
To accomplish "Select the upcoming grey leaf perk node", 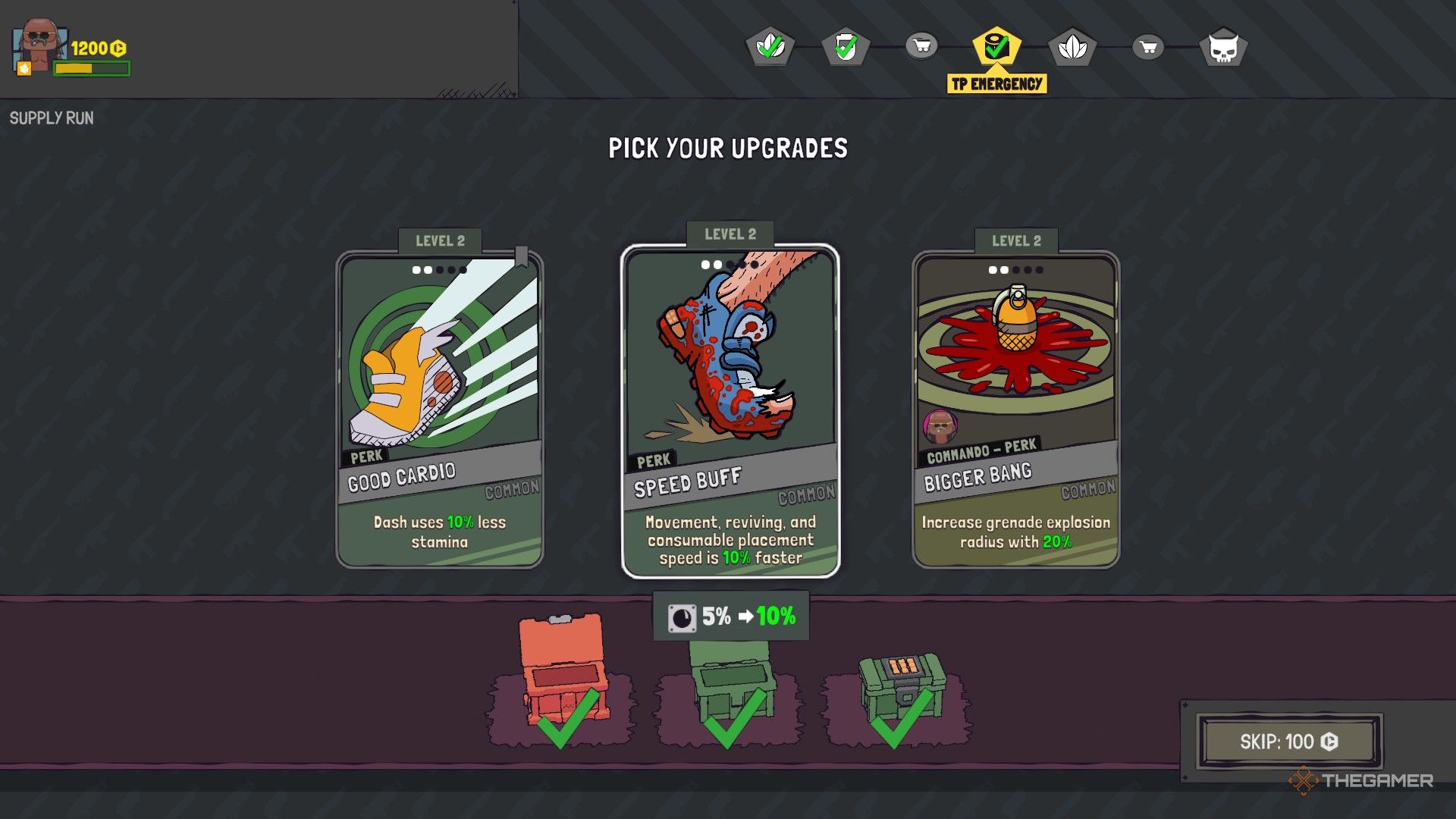I will point(1074,47).
